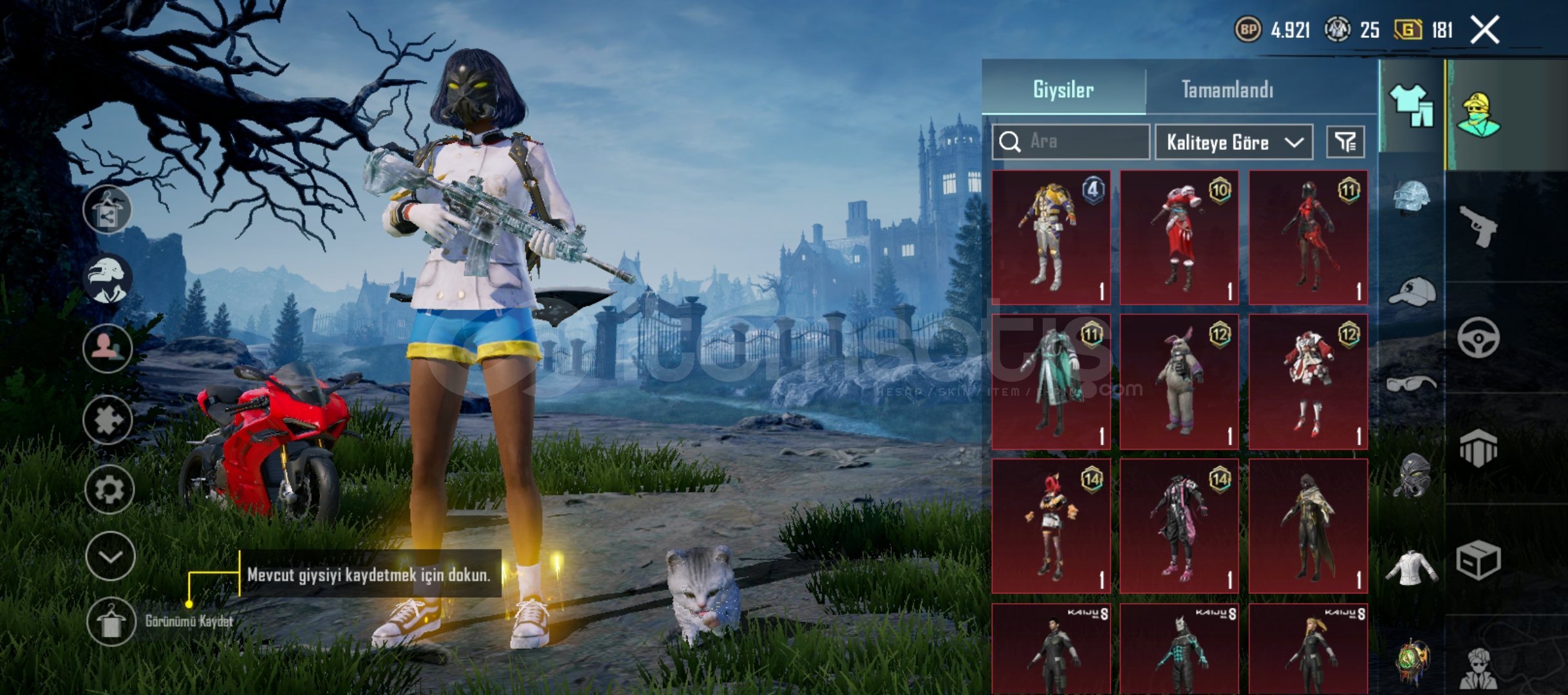The width and height of the screenshot is (1568, 695).
Task: Select the level 4 yellow armor outfit
Action: coord(1051,237)
